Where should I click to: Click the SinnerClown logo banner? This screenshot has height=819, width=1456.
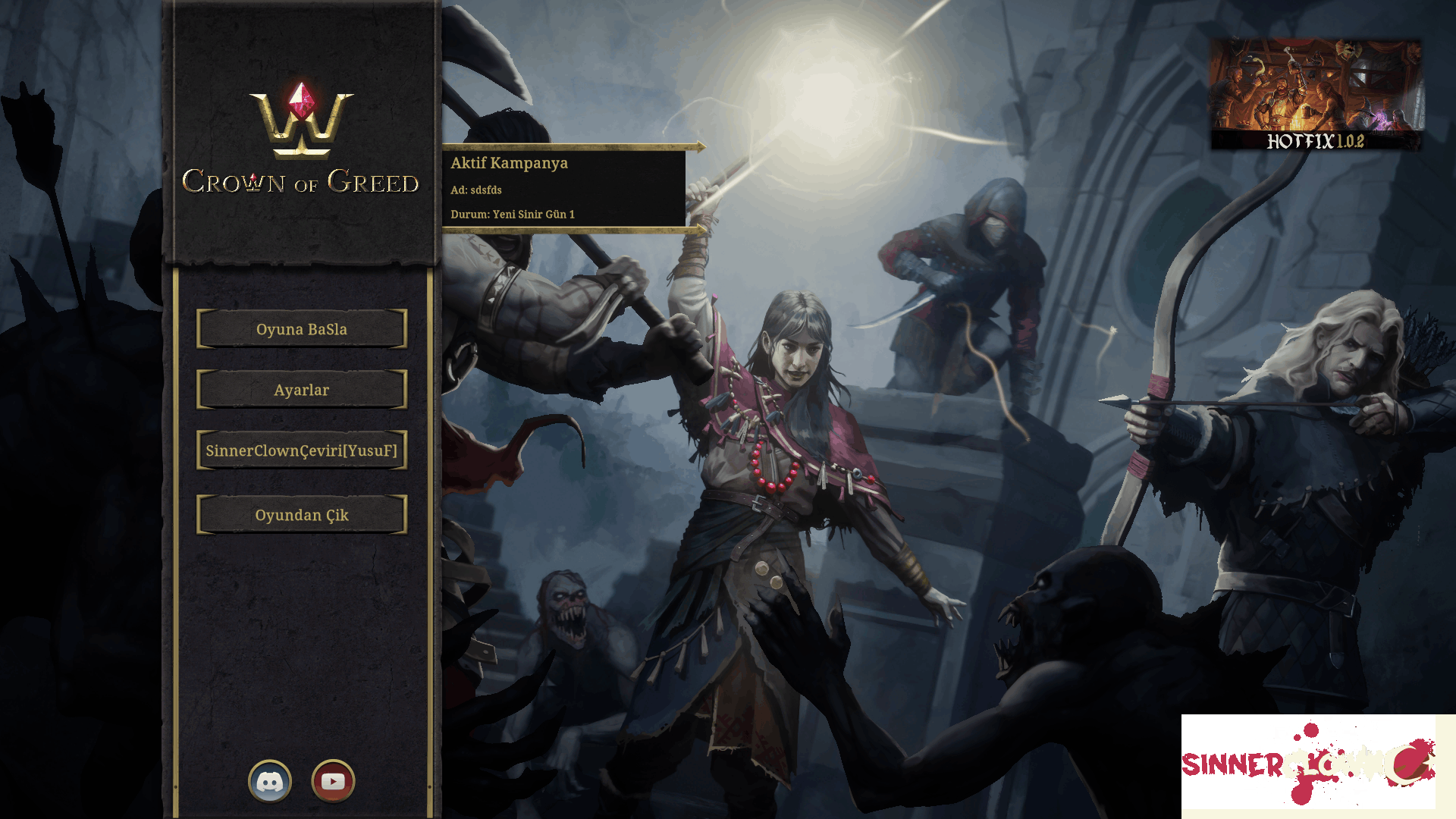1309,762
